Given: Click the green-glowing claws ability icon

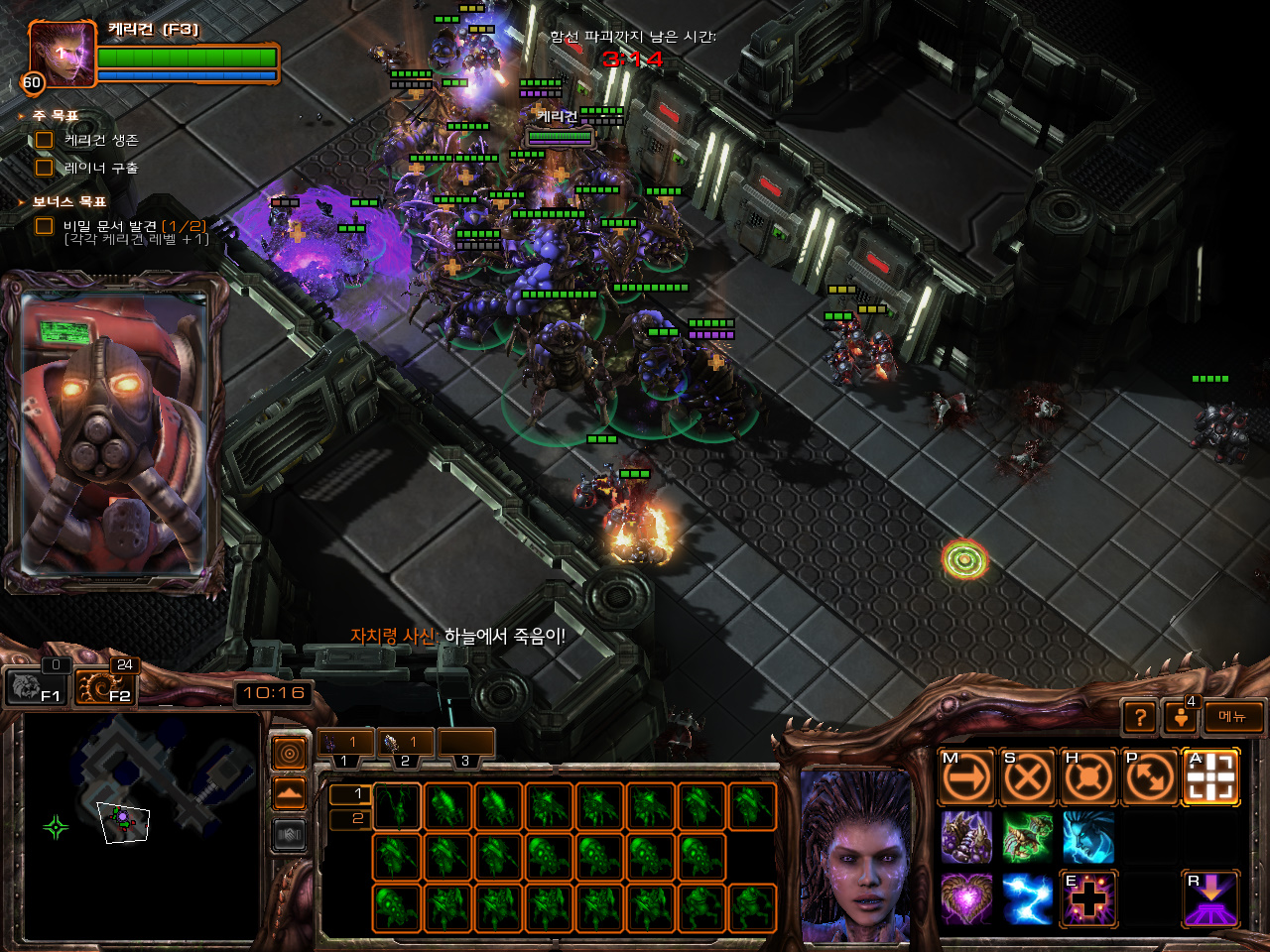Looking at the screenshot, I should (x=1027, y=838).
